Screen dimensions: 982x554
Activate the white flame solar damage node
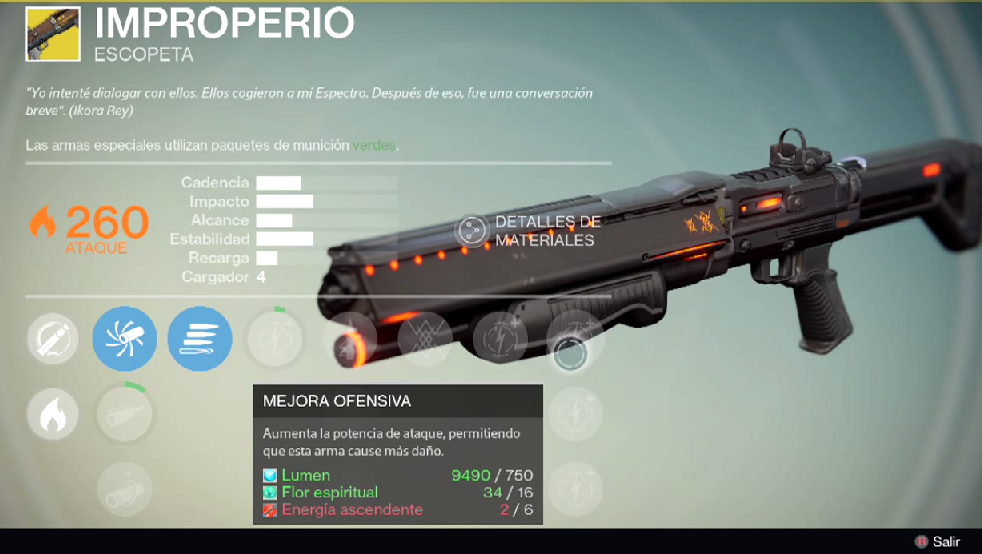[53, 413]
